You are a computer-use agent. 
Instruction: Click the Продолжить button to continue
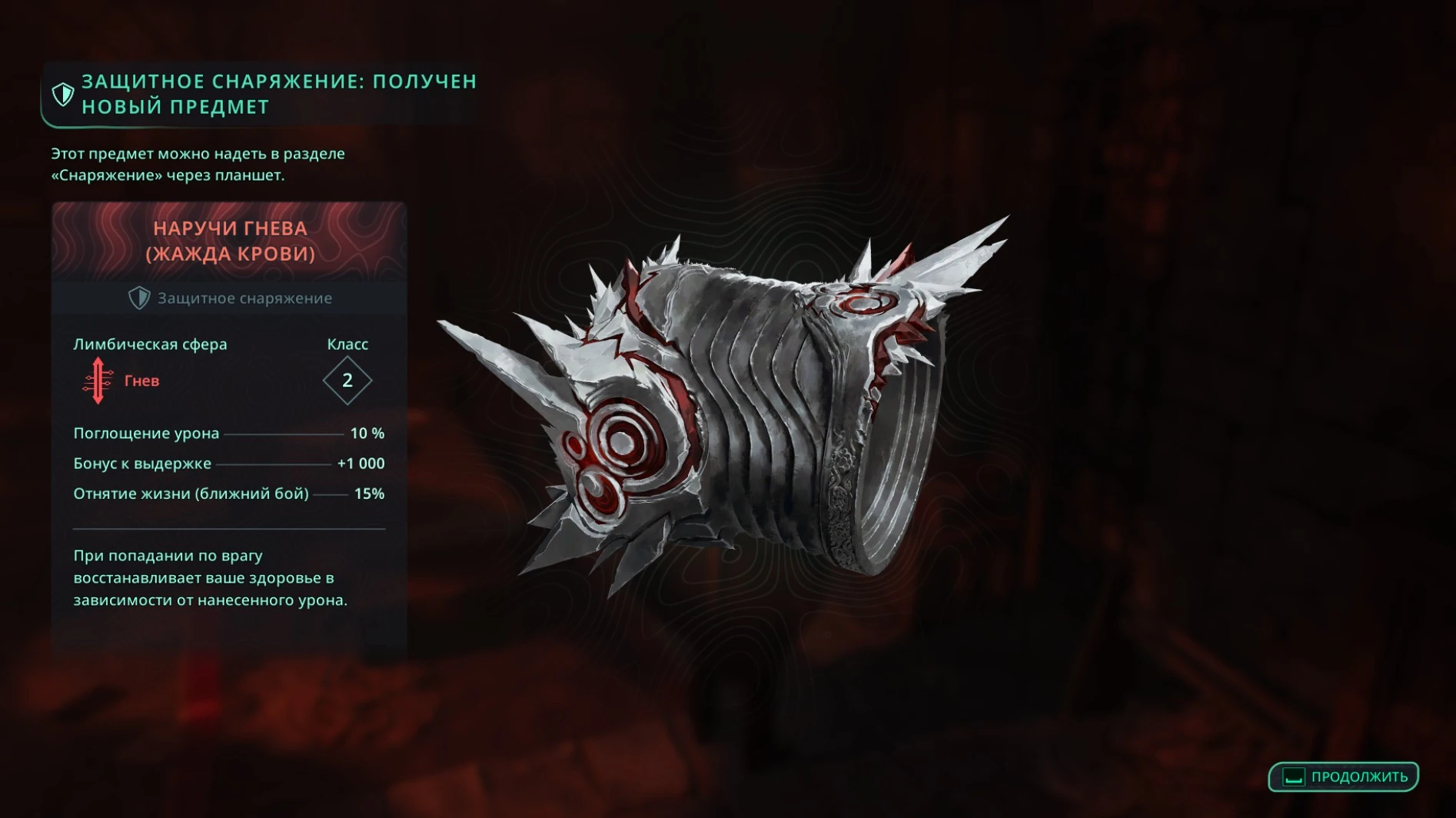(1343, 776)
